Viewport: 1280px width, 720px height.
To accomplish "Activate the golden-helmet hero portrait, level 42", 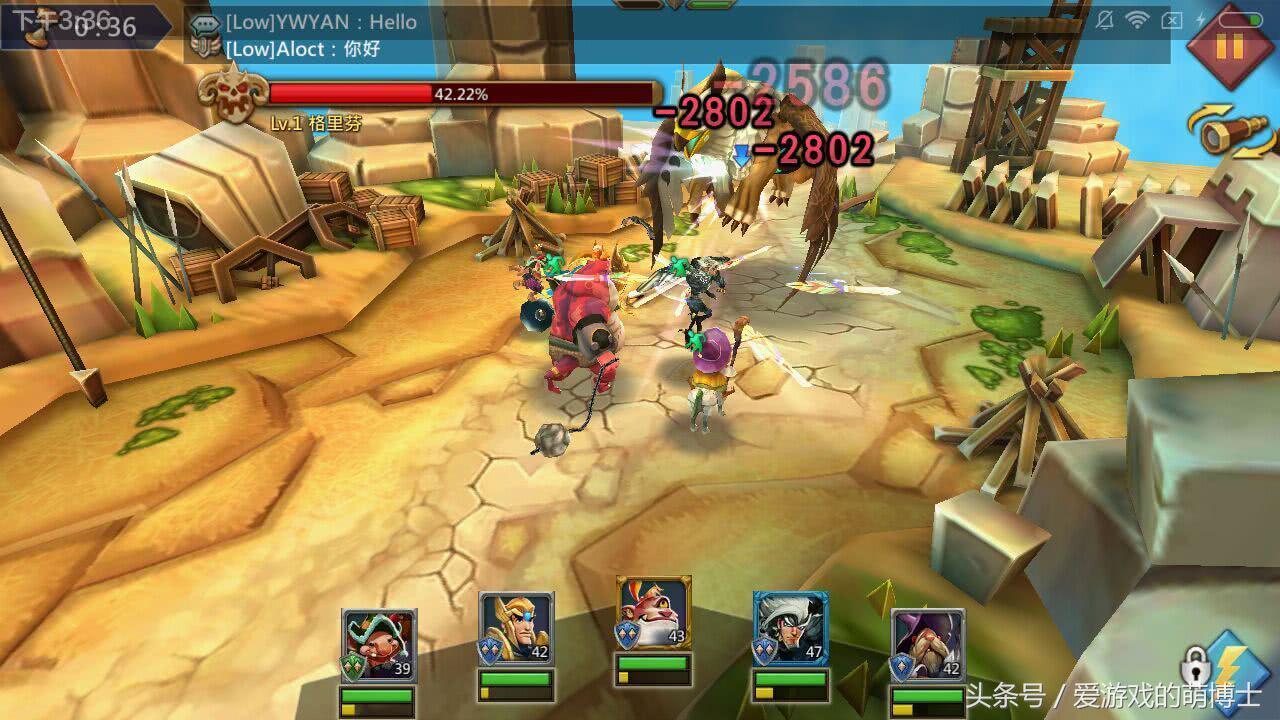I will (x=516, y=630).
